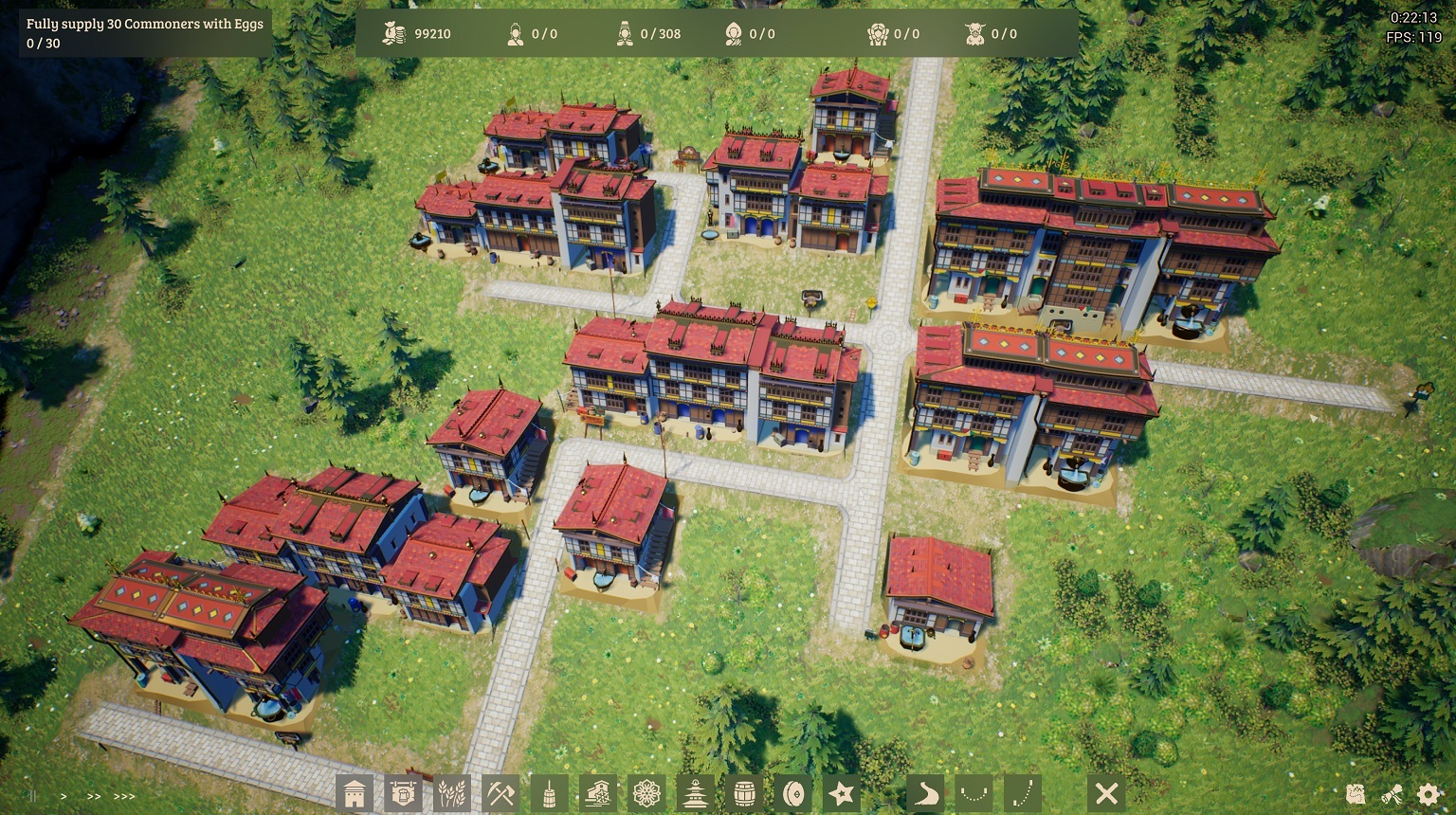This screenshot has width=1456, height=815.
Task: Open the world map
Action: [1356, 794]
